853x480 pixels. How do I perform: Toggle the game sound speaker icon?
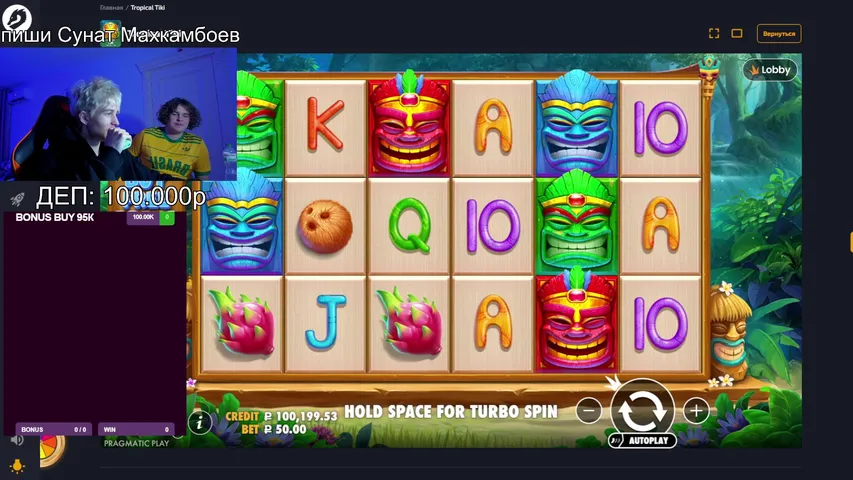[x=17, y=439]
